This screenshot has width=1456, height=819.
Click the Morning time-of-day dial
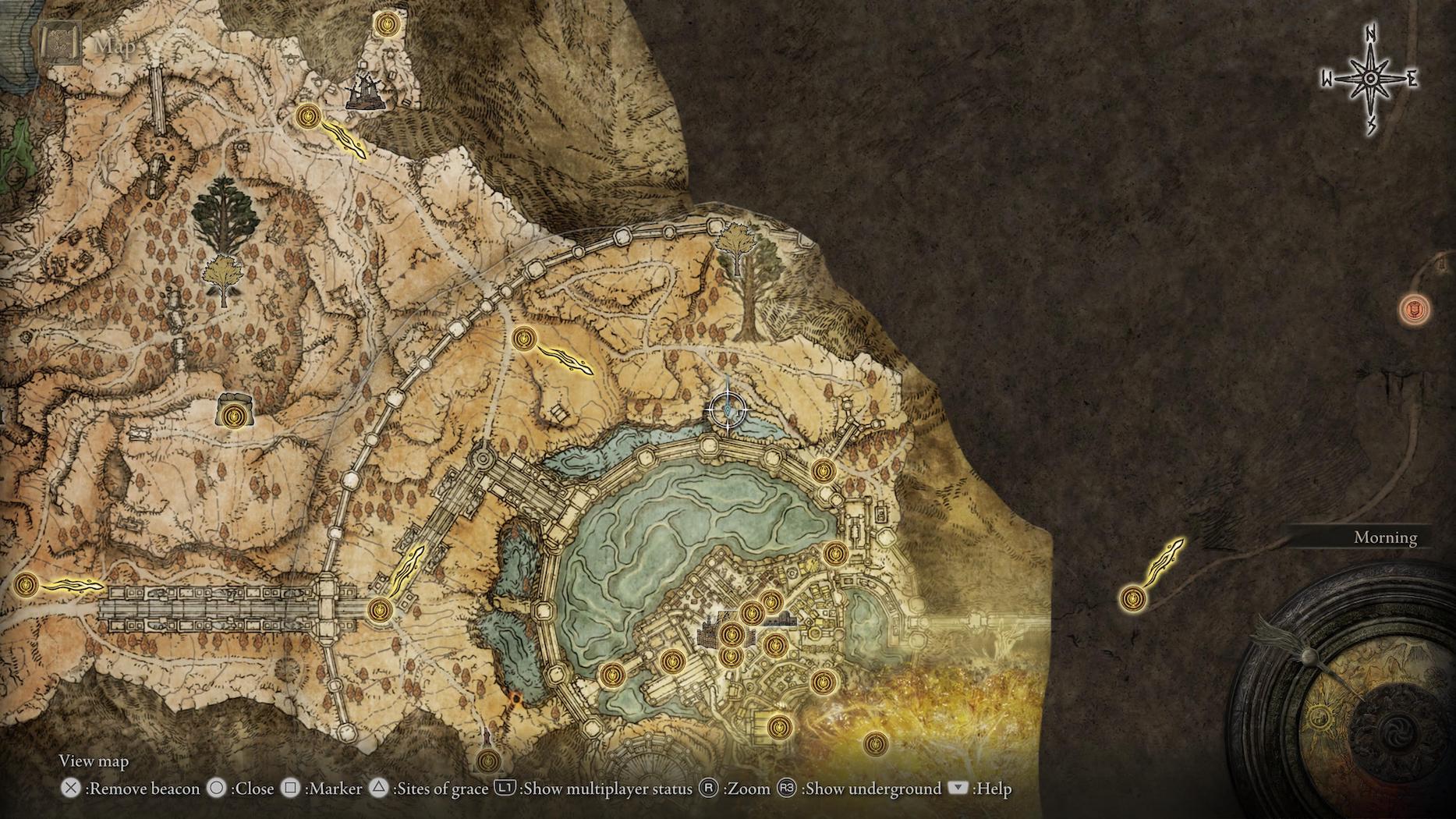1386,537
